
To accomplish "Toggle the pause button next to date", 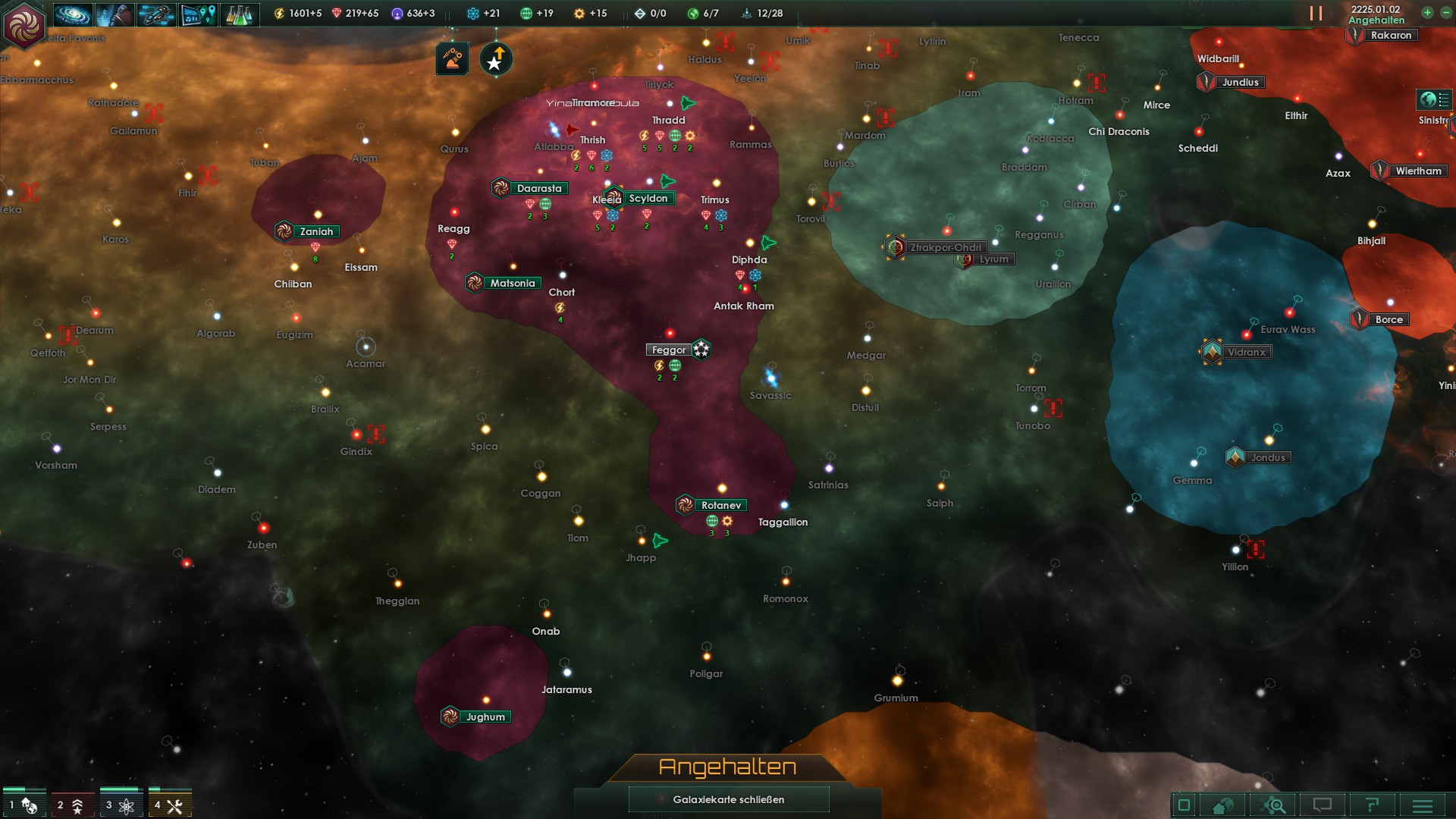I will tap(1316, 14).
